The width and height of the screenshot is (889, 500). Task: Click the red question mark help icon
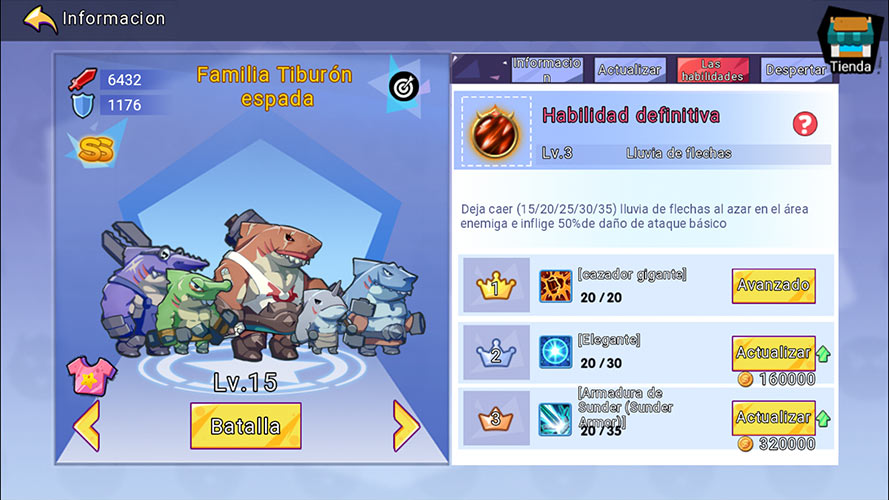pos(804,124)
